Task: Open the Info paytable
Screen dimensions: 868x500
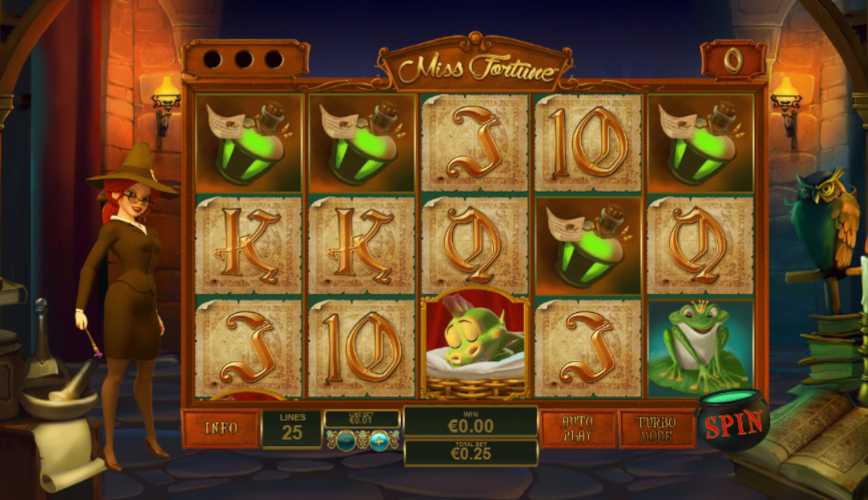Action: pos(220,428)
